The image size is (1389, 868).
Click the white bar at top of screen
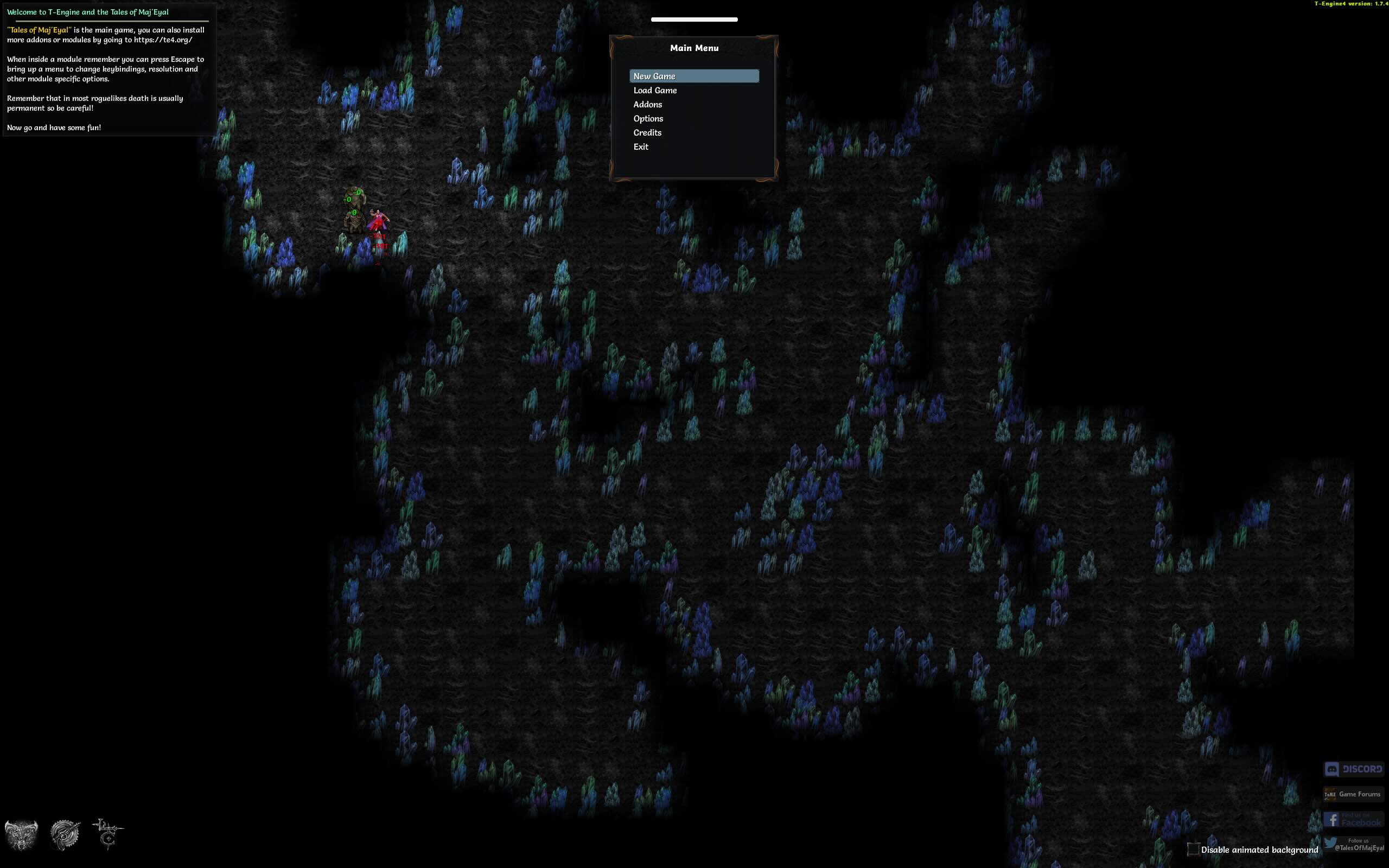coord(694,19)
